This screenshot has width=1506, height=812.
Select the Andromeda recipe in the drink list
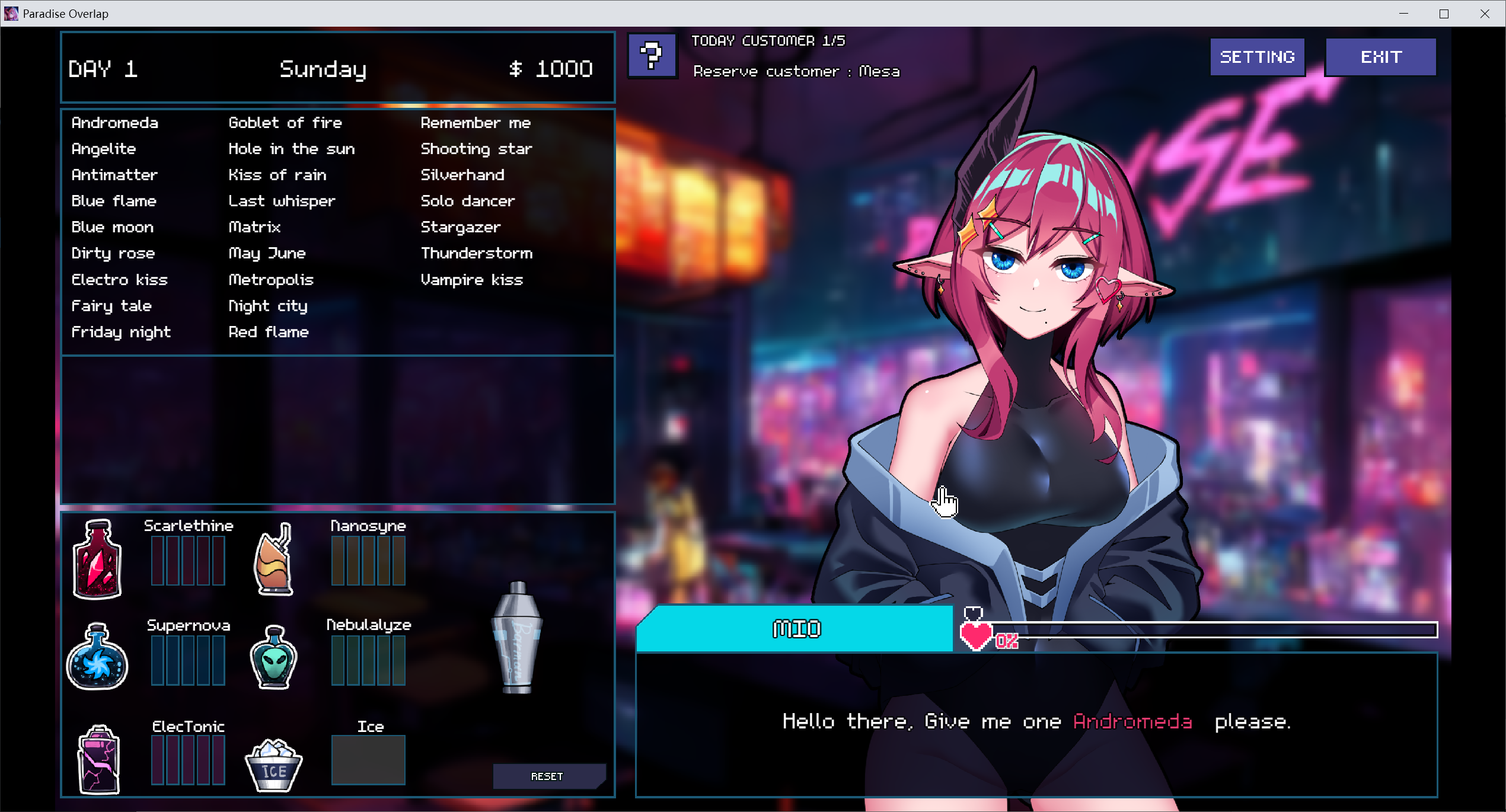pyautogui.click(x=115, y=123)
